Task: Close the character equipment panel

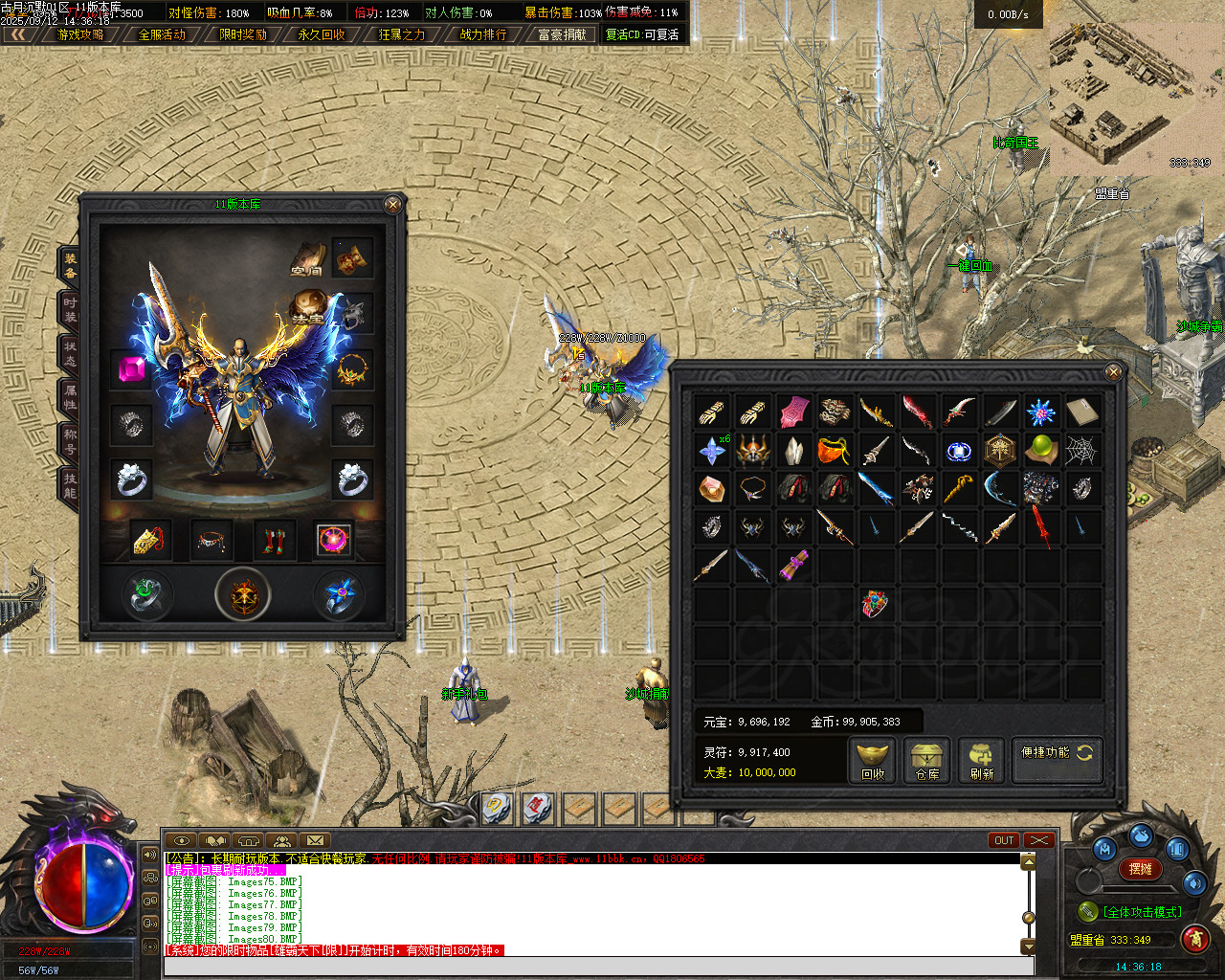Action: pyautogui.click(x=392, y=204)
